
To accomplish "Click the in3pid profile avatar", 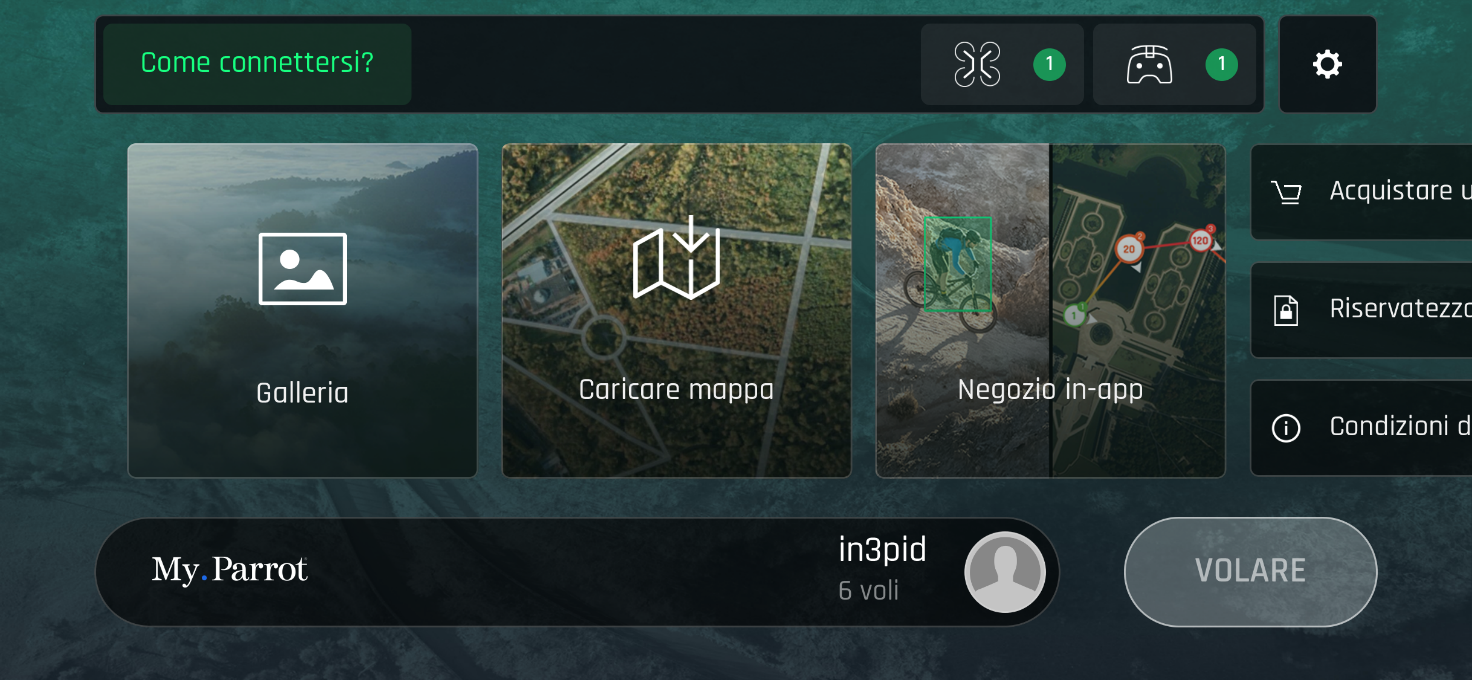I will (1004, 572).
